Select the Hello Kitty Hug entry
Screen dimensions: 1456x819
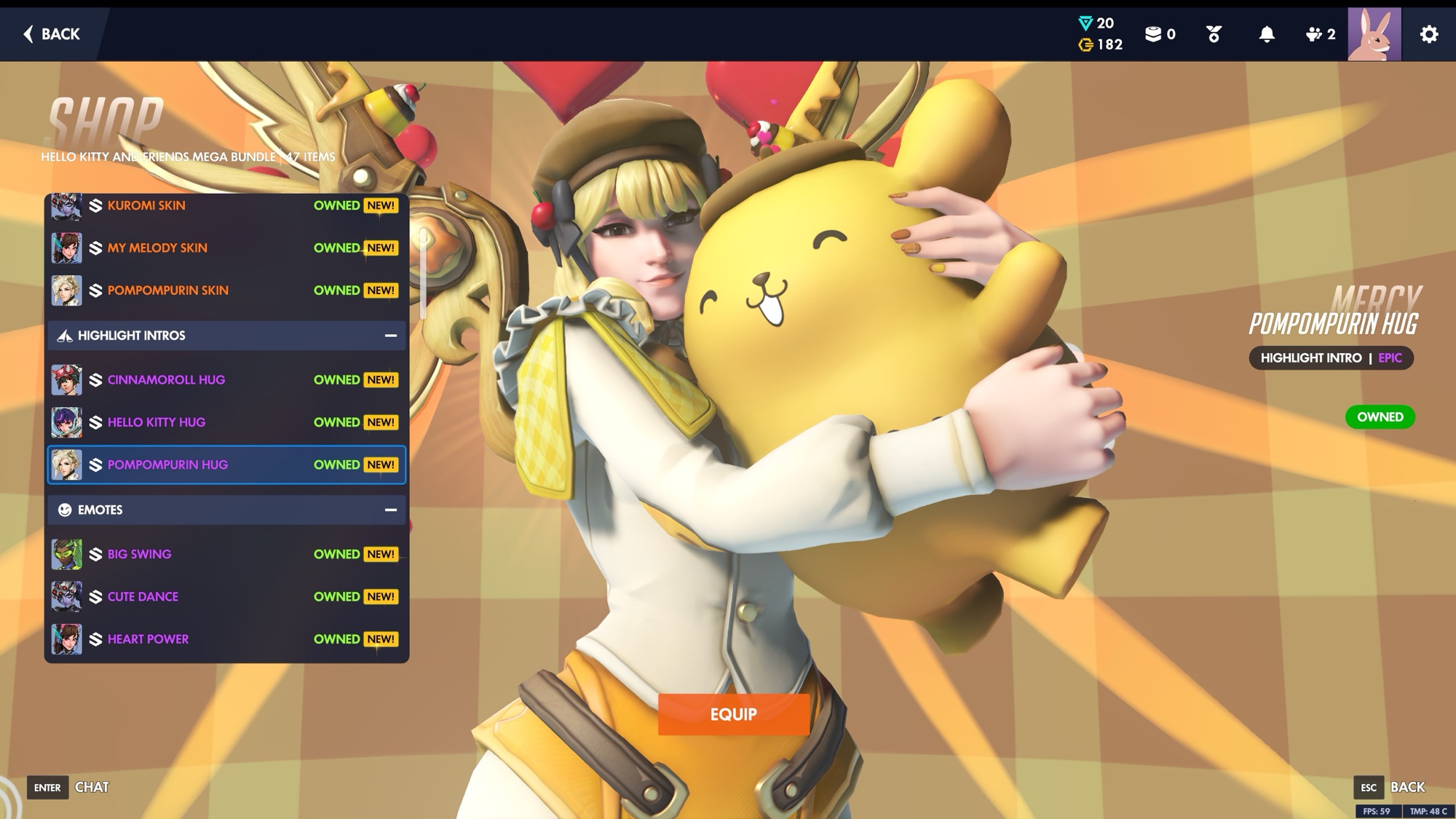pos(226,422)
